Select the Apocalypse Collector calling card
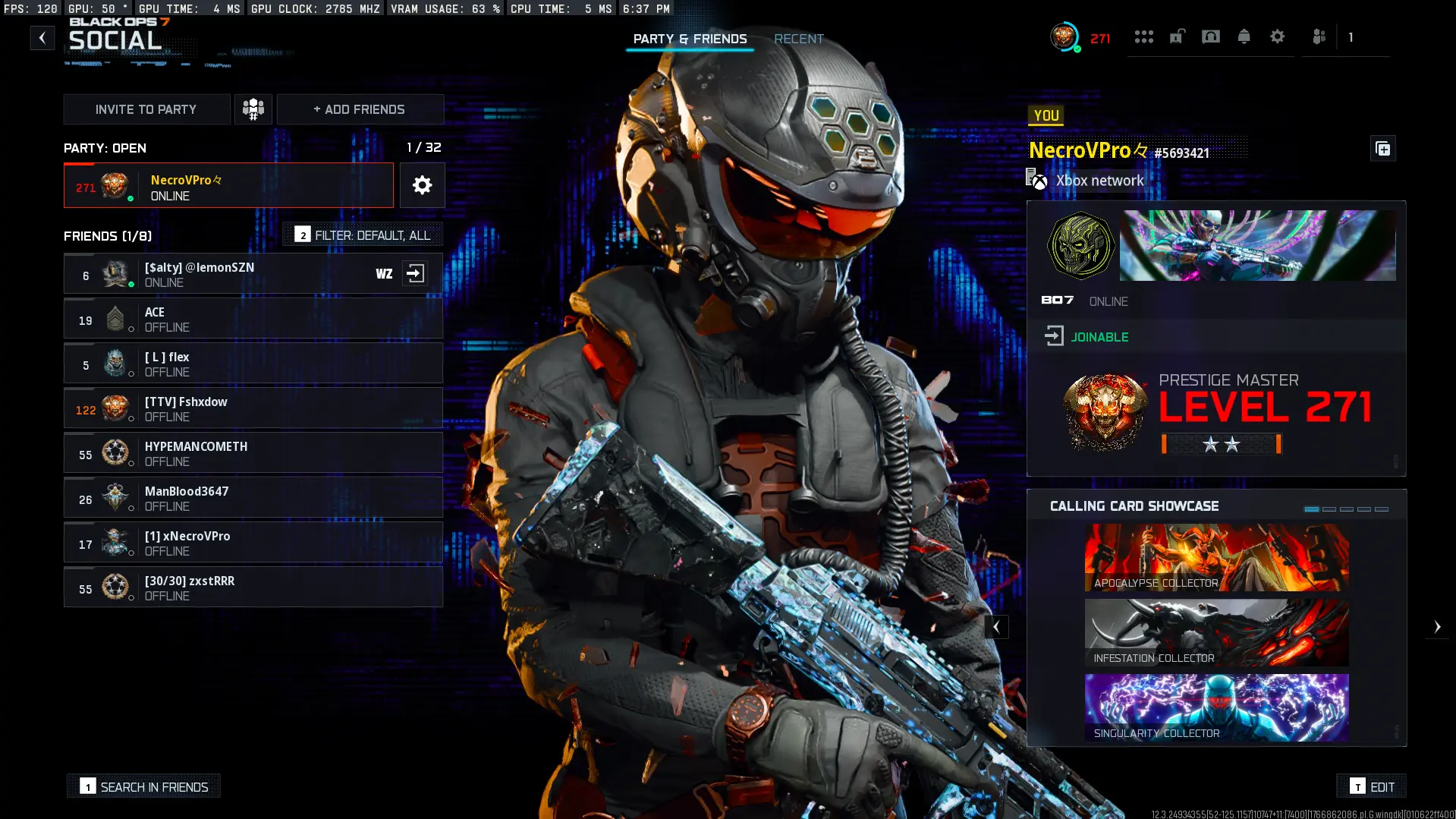The height and width of the screenshot is (819, 1456). tap(1215, 558)
